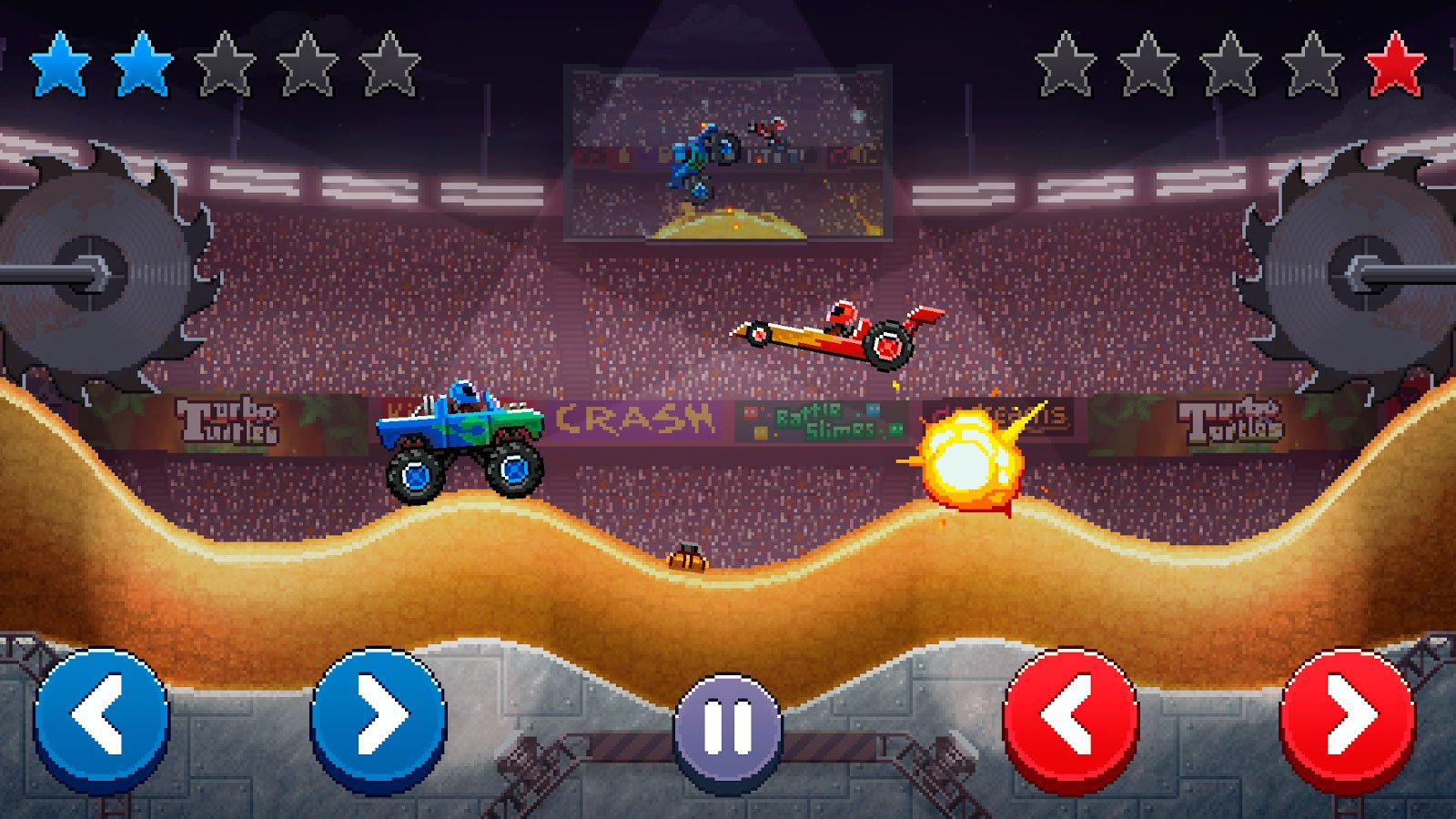Screen dimensions: 1456x819
Task: Tap the blue right arrow button
Action: tap(379, 717)
